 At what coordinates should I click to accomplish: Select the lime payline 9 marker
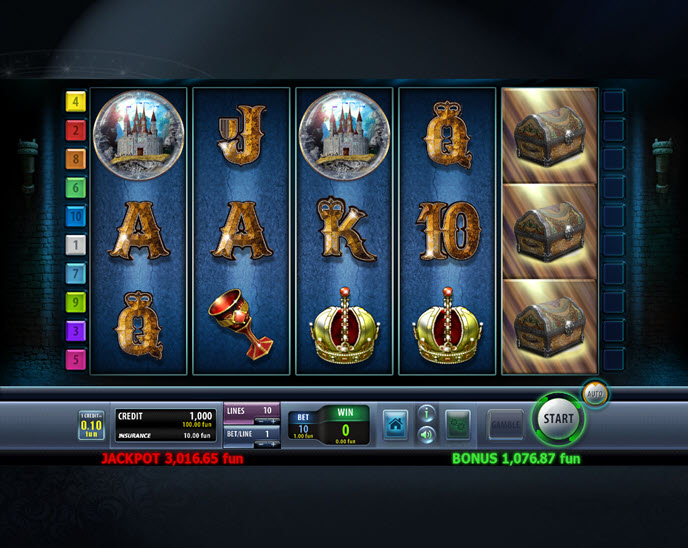(x=75, y=300)
